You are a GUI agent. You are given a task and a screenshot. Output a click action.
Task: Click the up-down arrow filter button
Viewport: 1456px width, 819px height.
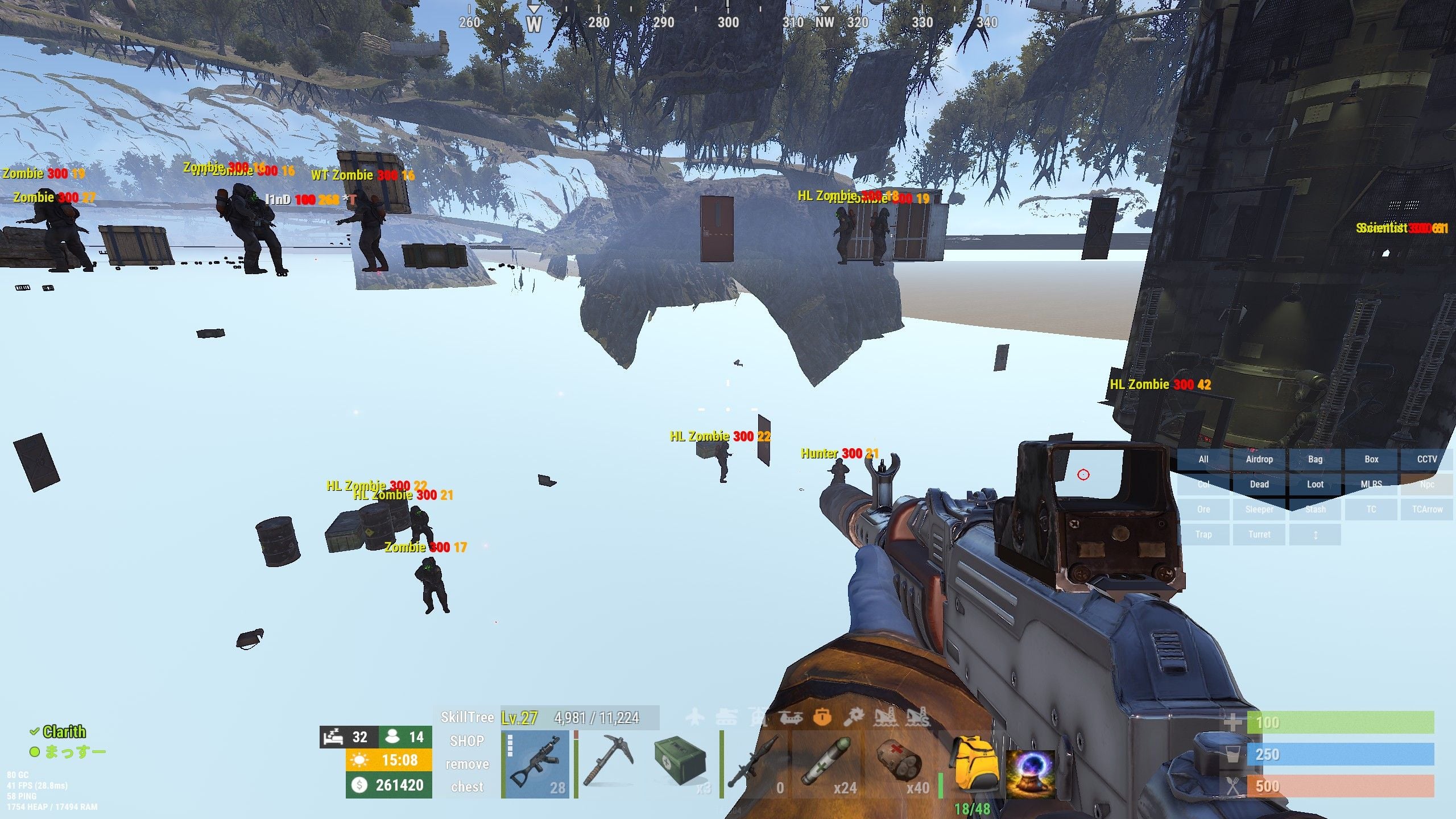tap(1315, 535)
